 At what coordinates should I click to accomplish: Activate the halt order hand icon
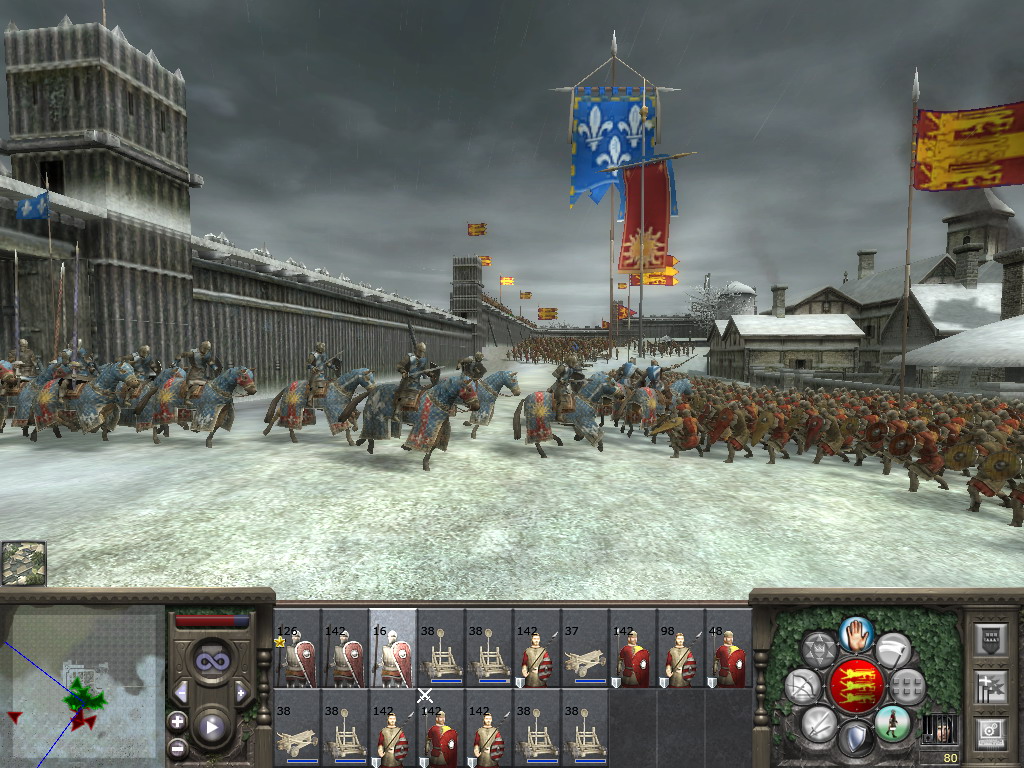point(855,633)
